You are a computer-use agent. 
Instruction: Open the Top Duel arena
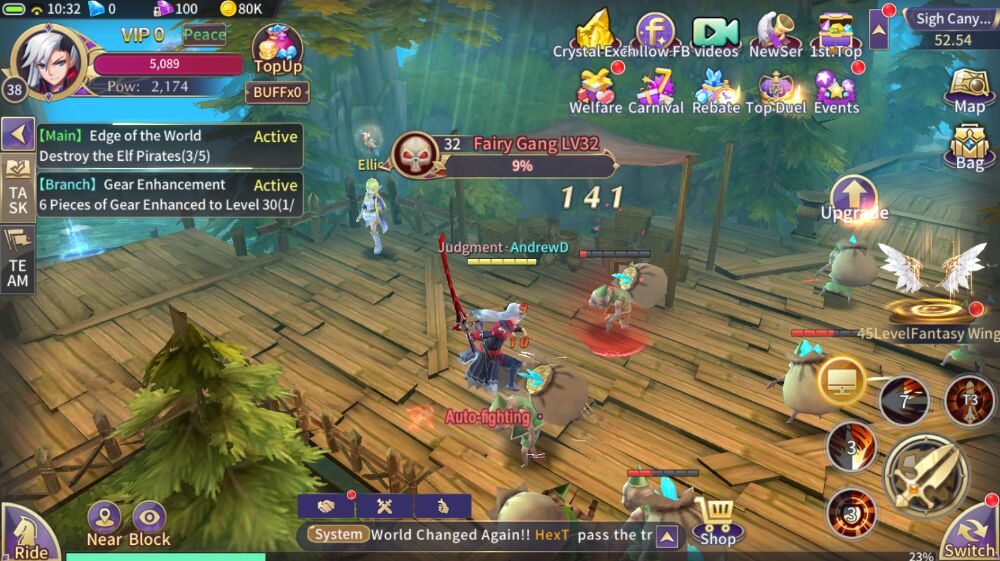776,92
